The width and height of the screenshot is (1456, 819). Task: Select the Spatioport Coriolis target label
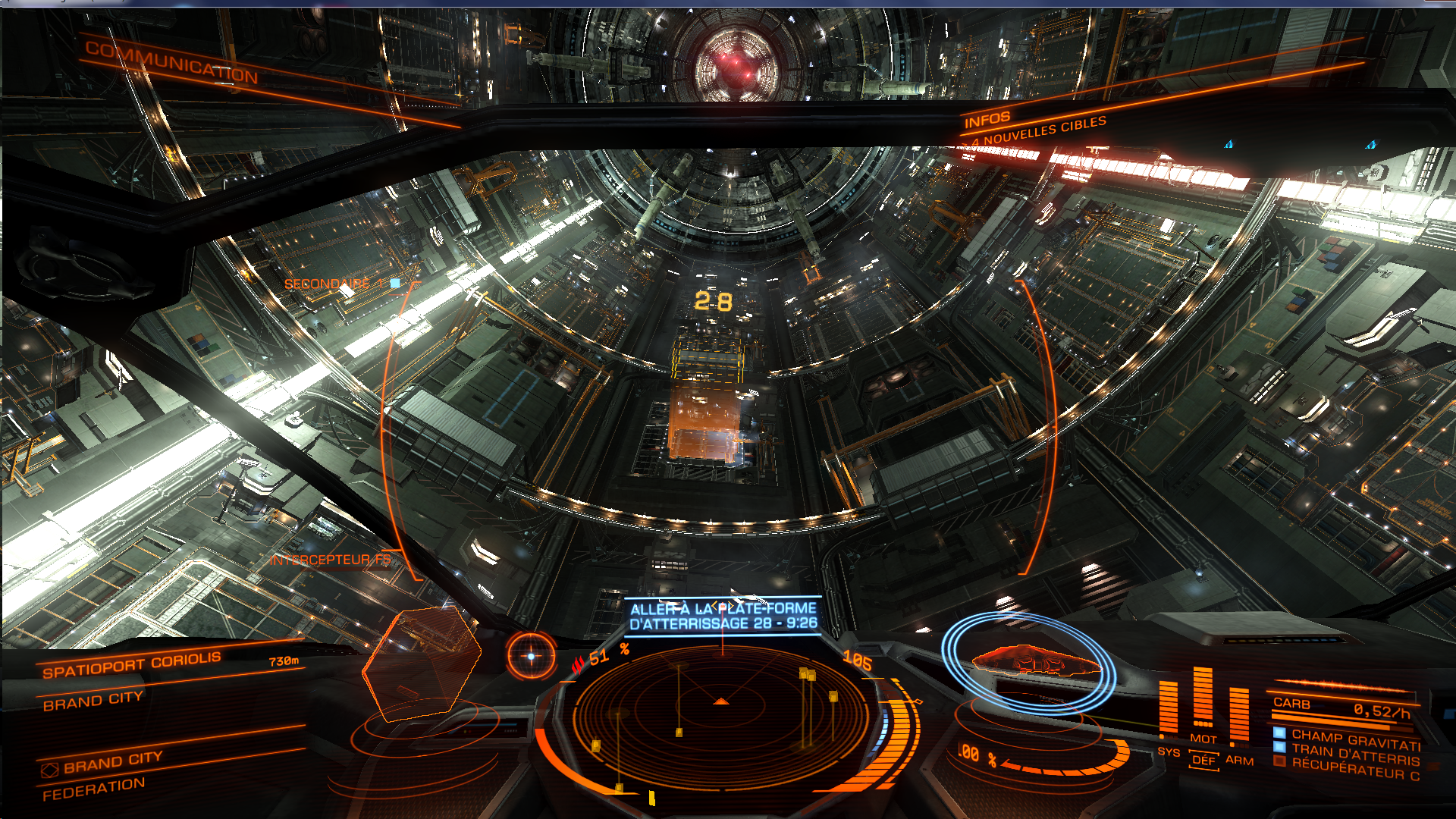(x=131, y=664)
